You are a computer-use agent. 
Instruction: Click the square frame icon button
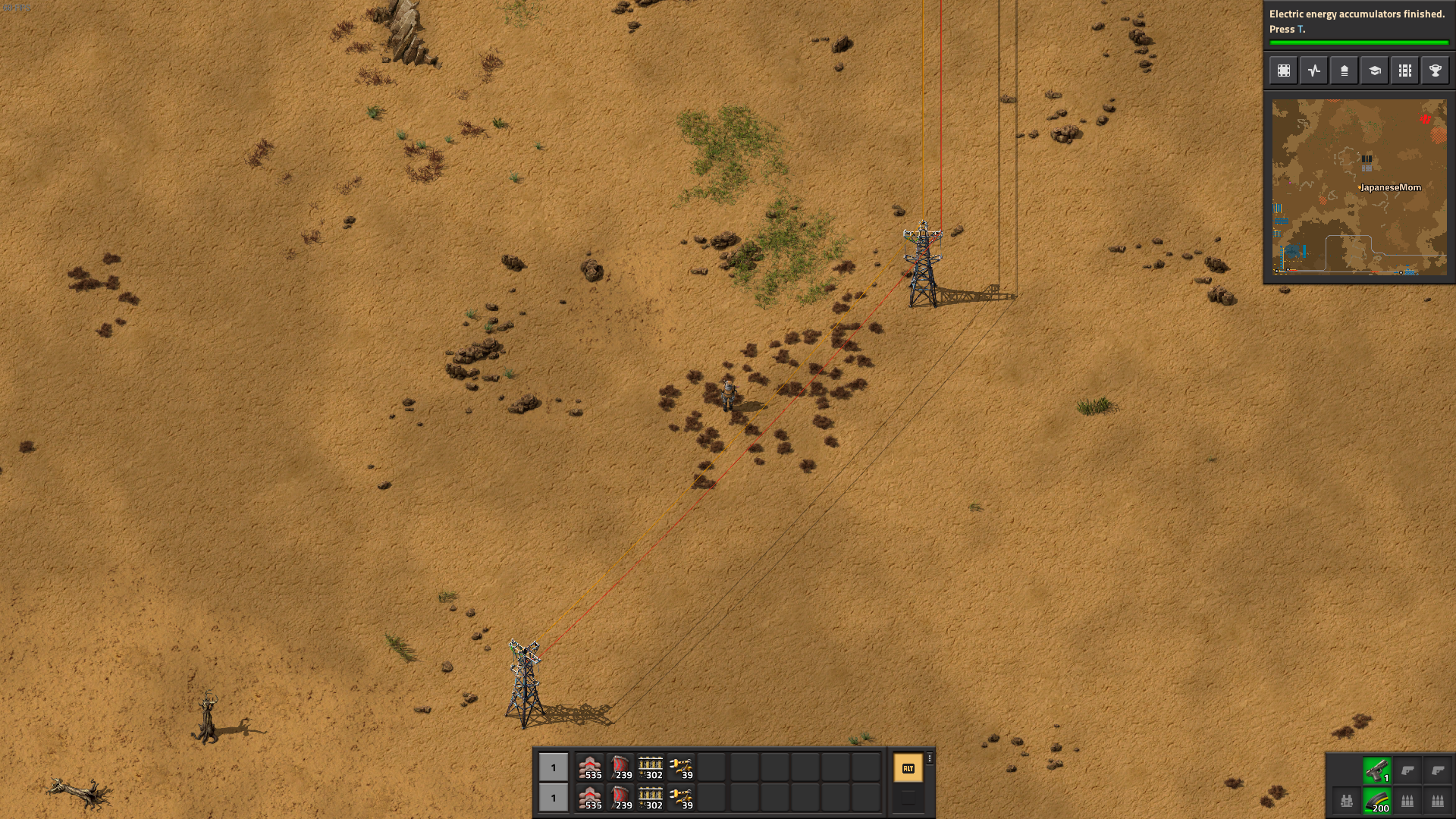click(1284, 71)
